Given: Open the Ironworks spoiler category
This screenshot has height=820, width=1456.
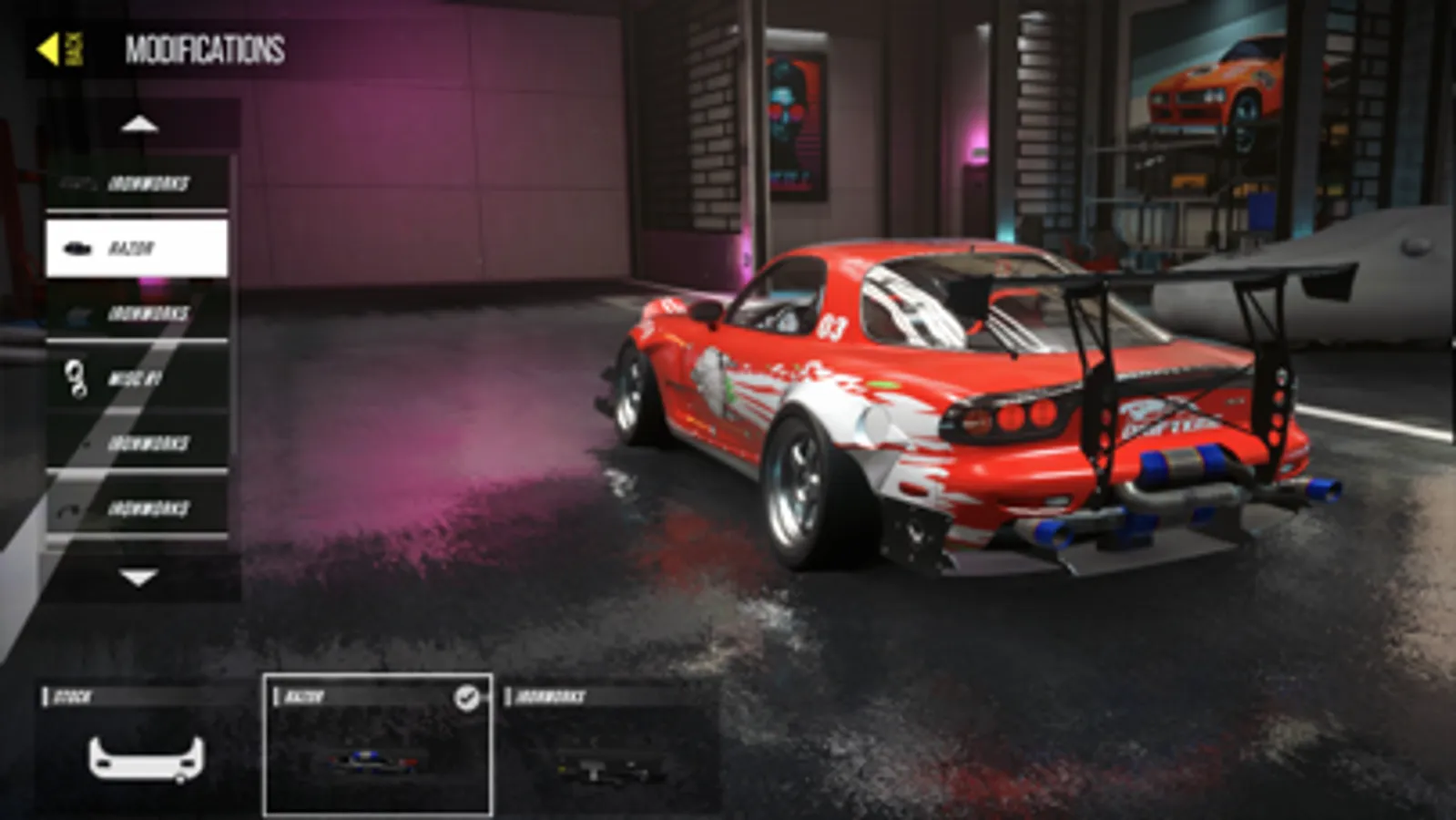Looking at the screenshot, I should [x=137, y=313].
